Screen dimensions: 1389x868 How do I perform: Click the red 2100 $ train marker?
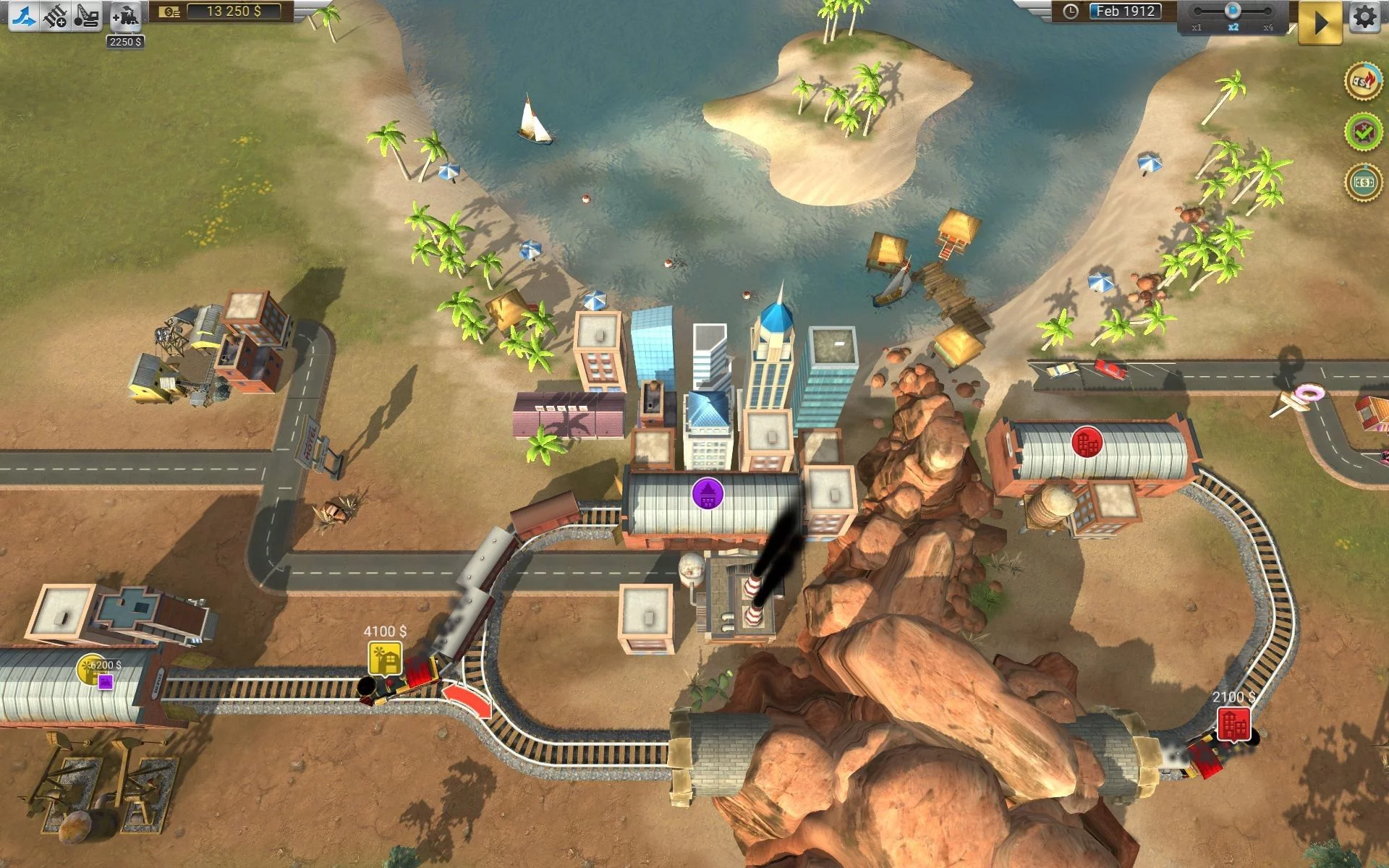coord(1233,724)
